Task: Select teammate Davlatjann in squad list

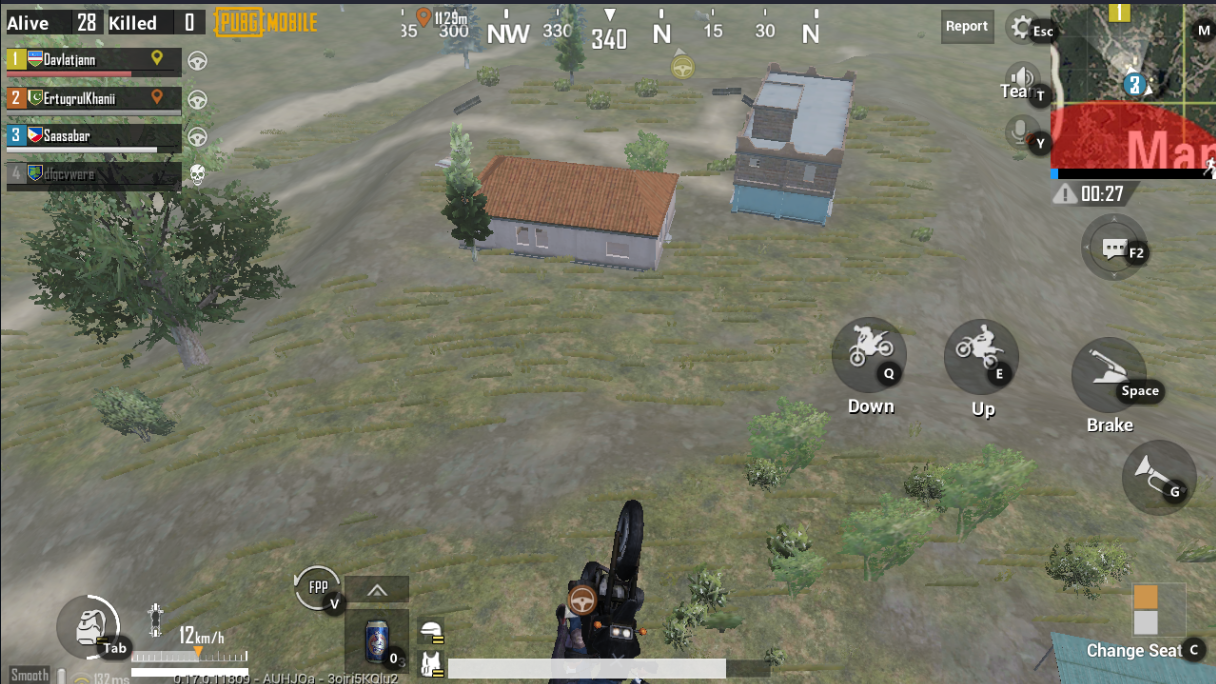Action: pos(93,61)
